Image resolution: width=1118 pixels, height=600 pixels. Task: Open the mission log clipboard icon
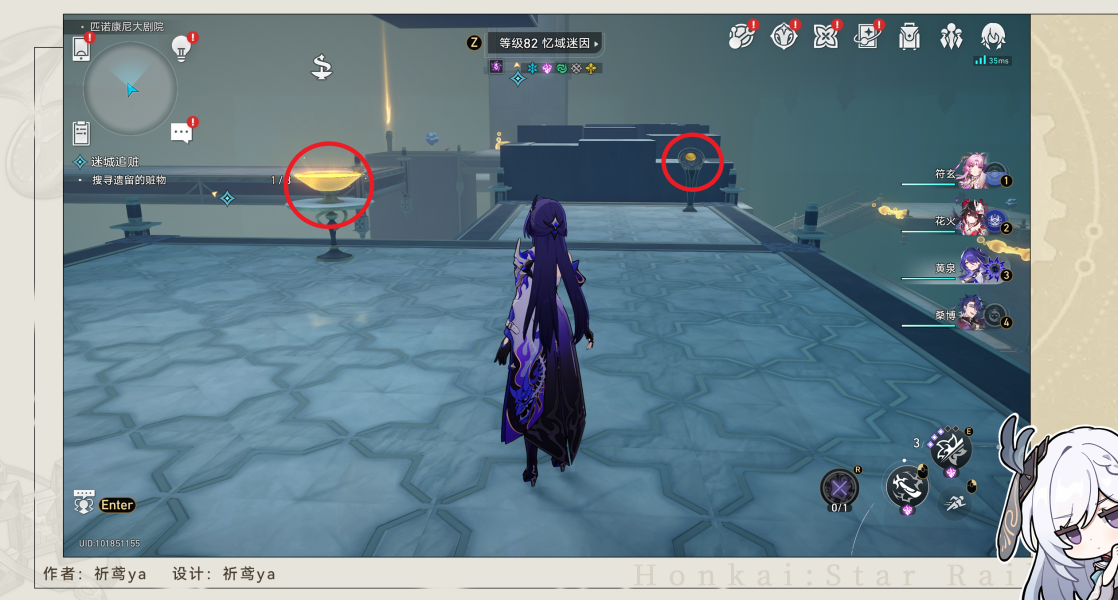(x=82, y=132)
